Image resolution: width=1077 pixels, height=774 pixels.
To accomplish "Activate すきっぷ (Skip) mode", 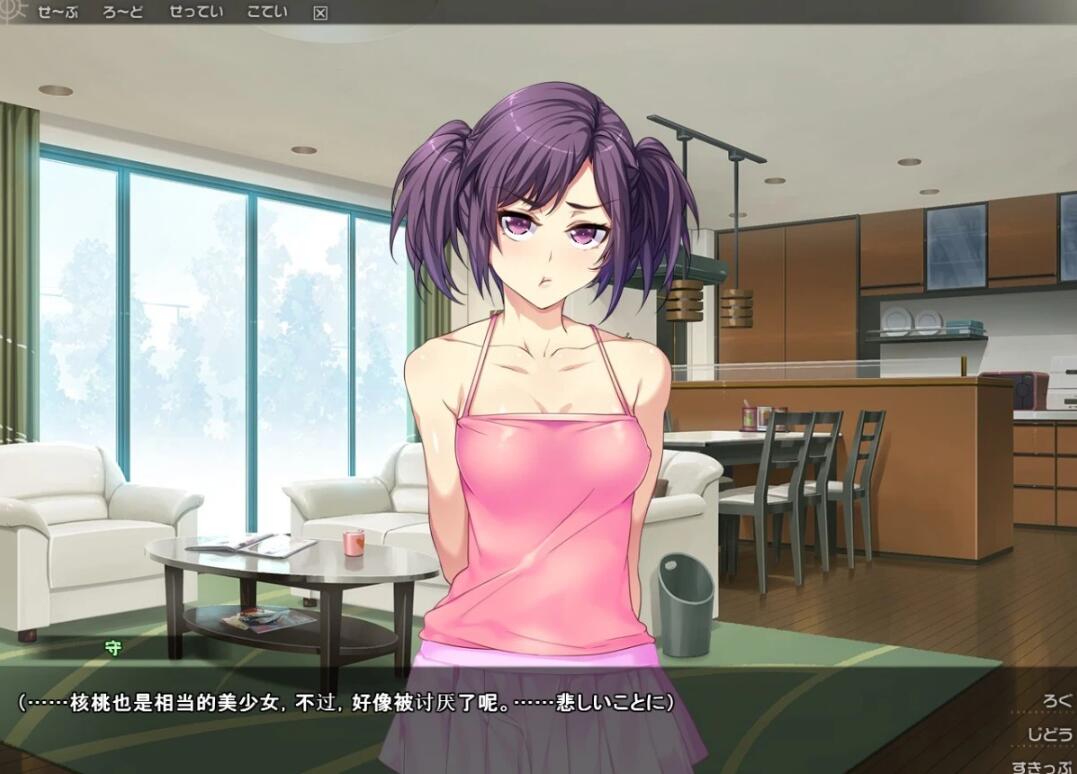I will pos(1043,767).
